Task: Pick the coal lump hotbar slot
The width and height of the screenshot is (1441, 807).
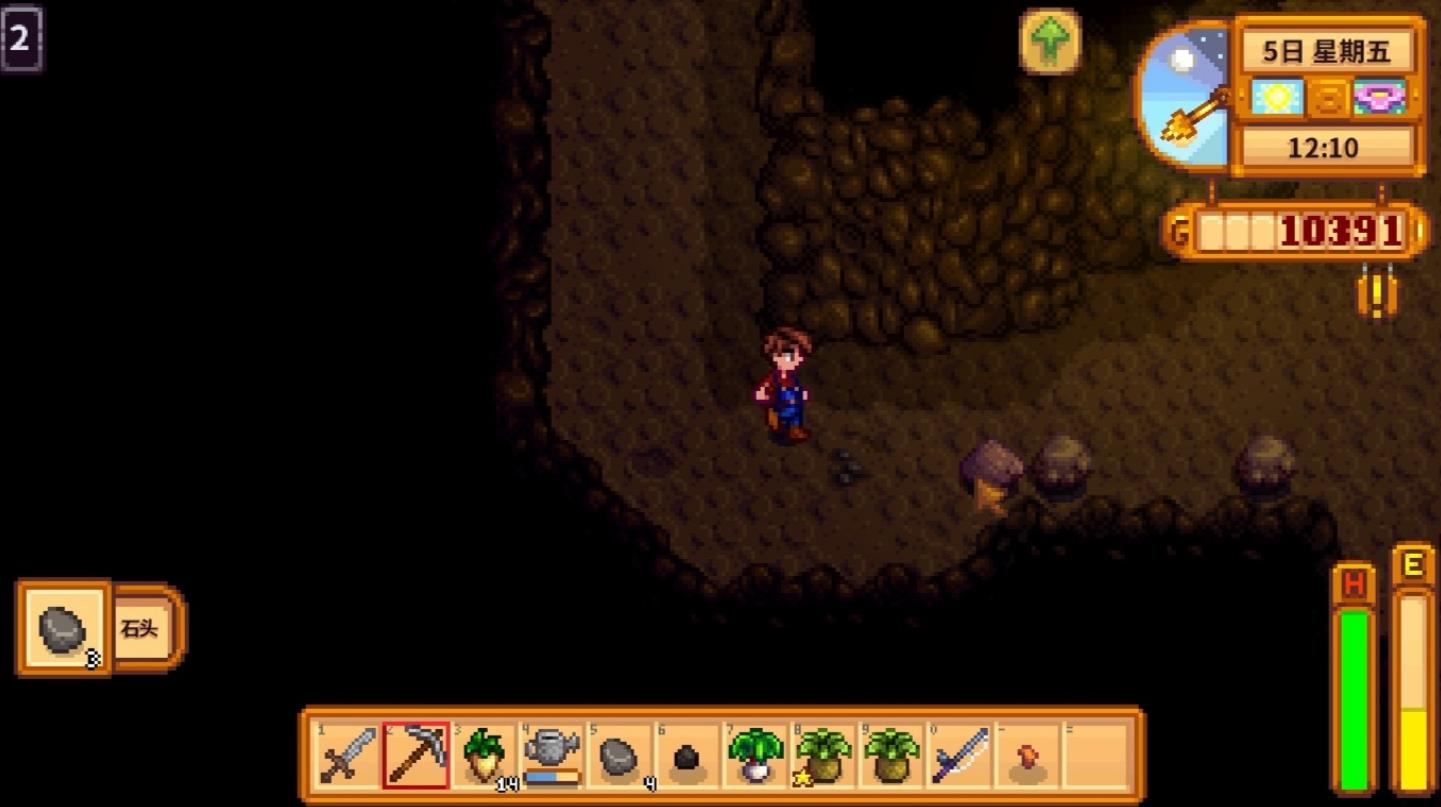Action: (686, 756)
